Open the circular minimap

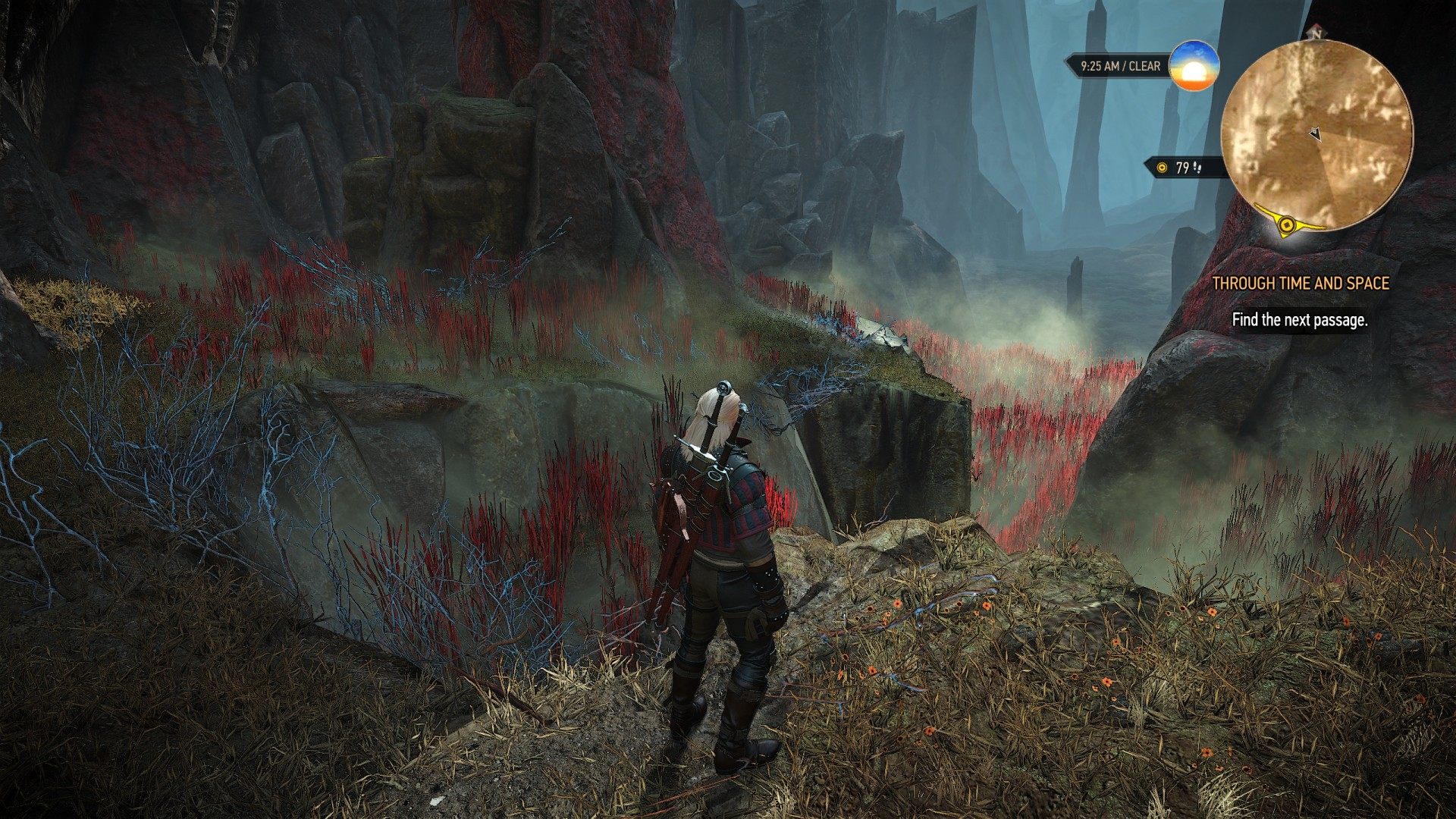tap(1316, 135)
